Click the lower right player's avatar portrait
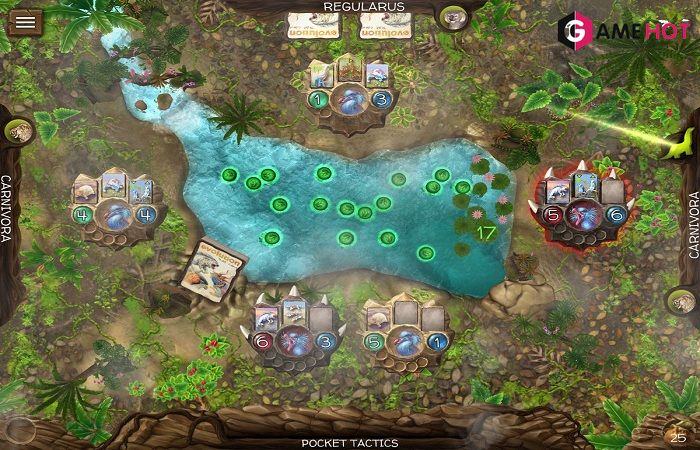This screenshot has width=700, height=450. 683,301
